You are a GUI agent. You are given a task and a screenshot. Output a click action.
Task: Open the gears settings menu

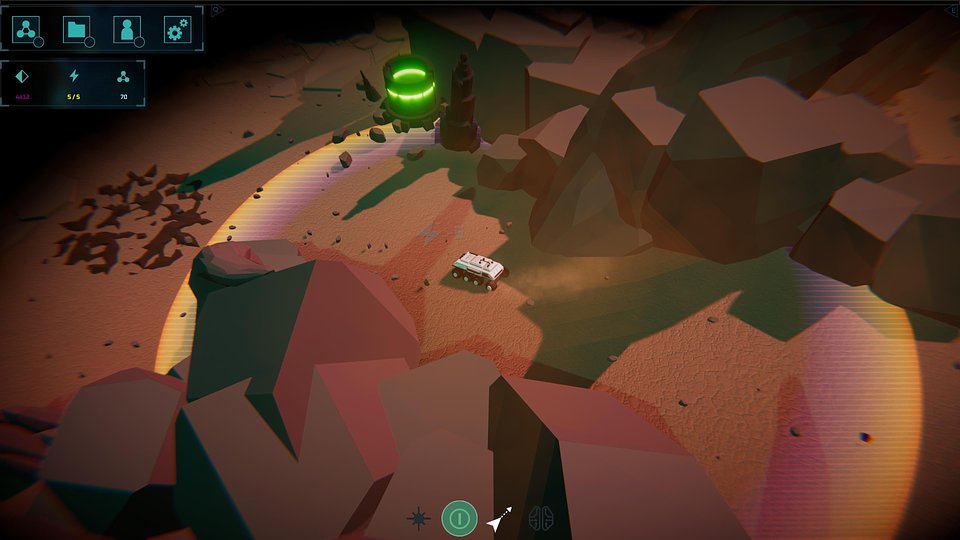177,30
